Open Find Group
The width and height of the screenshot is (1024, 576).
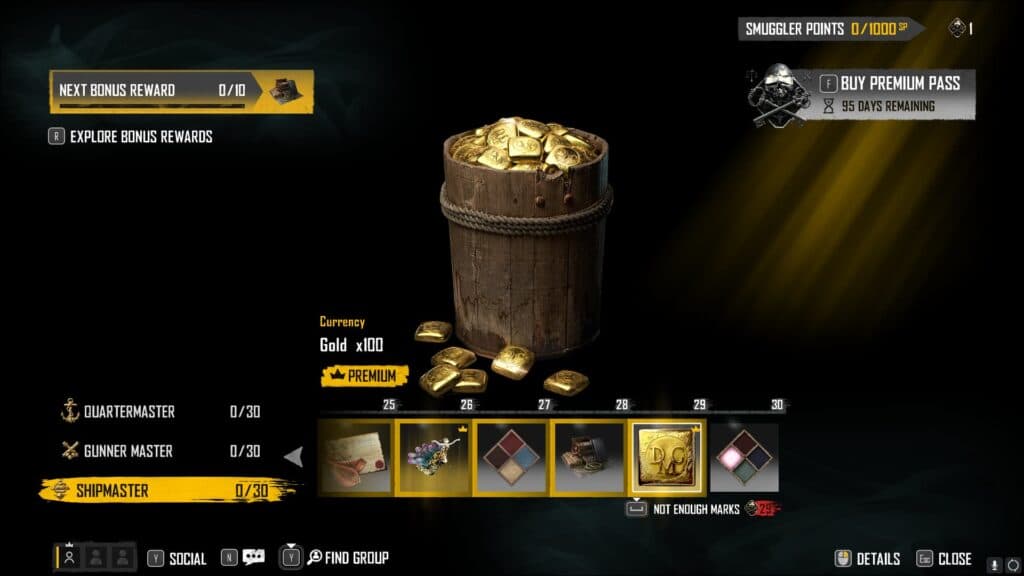(x=346, y=558)
